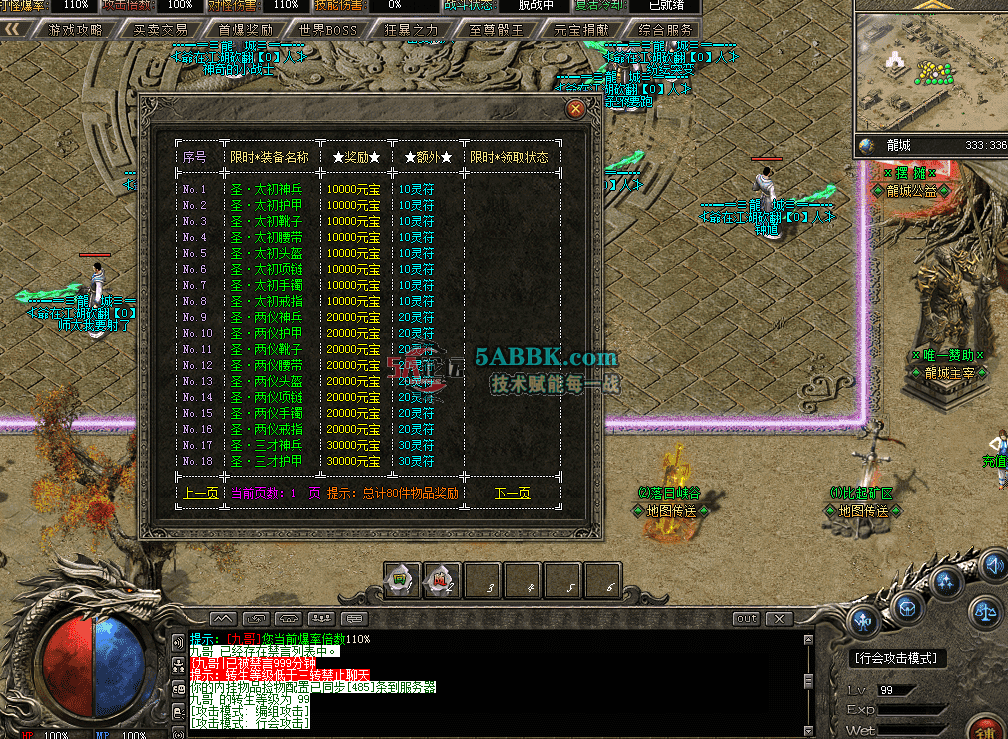This screenshot has width=1008, height=739.
Task: Toggle the 行会攻击模式 attack mode label
Action: point(897,658)
